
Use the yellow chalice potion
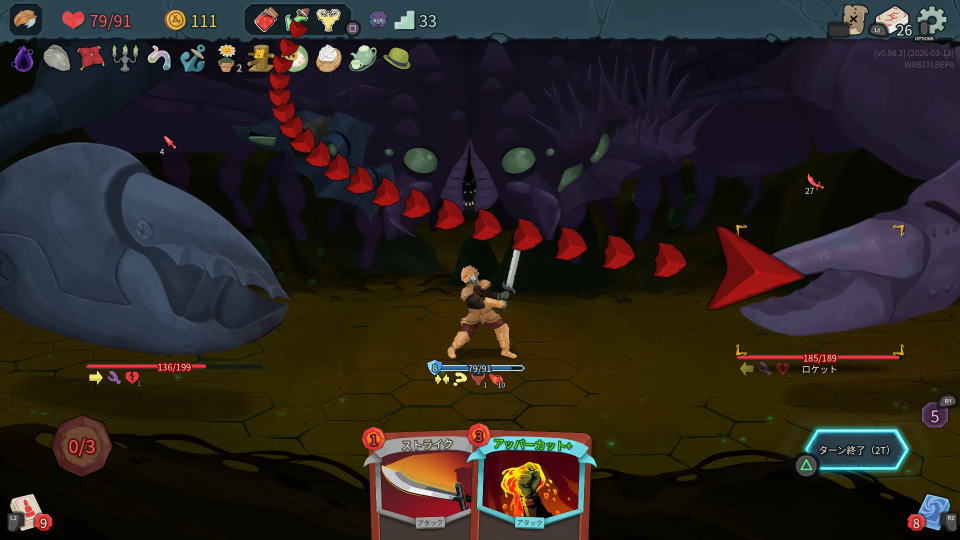coord(328,21)
